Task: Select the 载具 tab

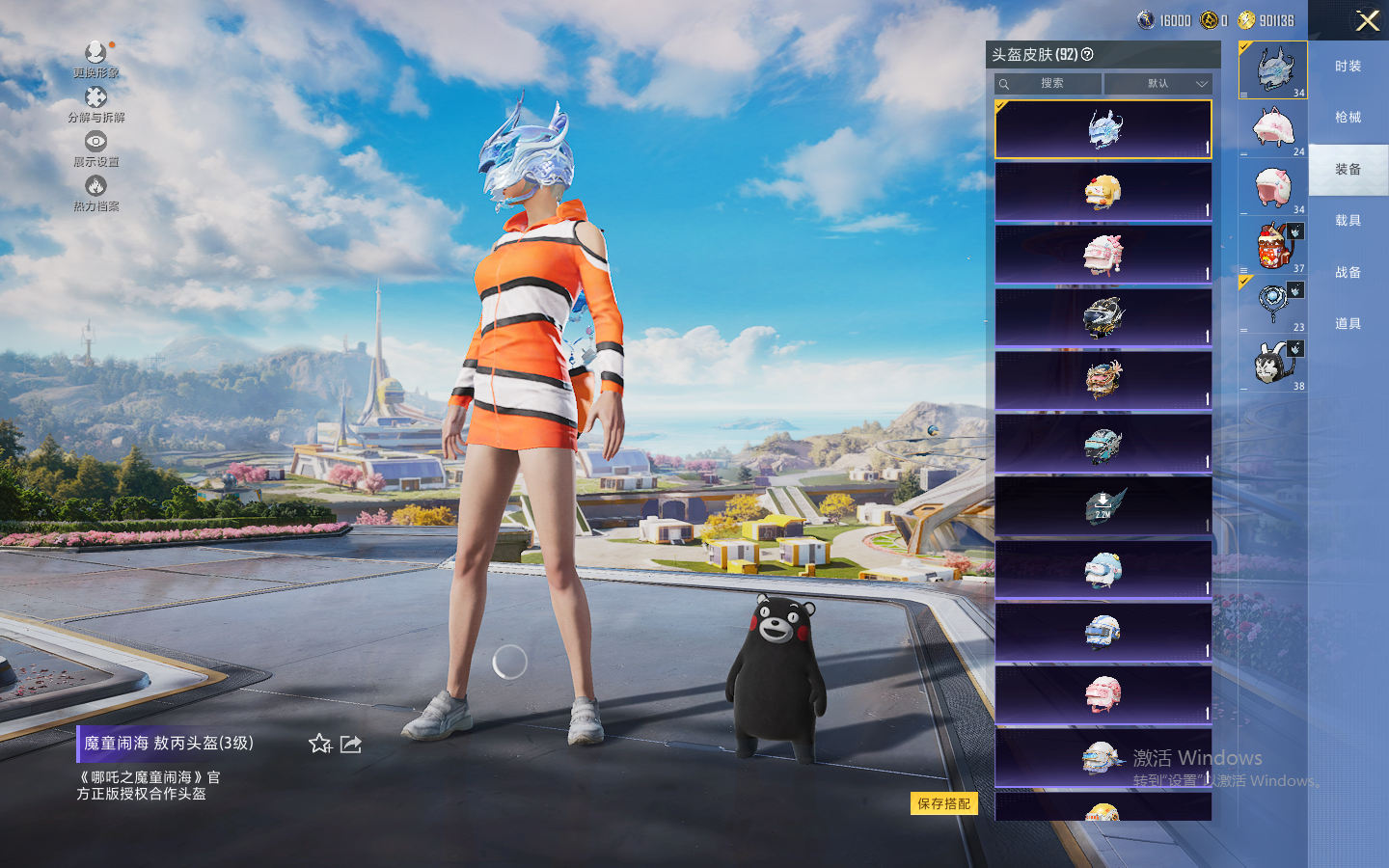Action: coord(1348,221)
